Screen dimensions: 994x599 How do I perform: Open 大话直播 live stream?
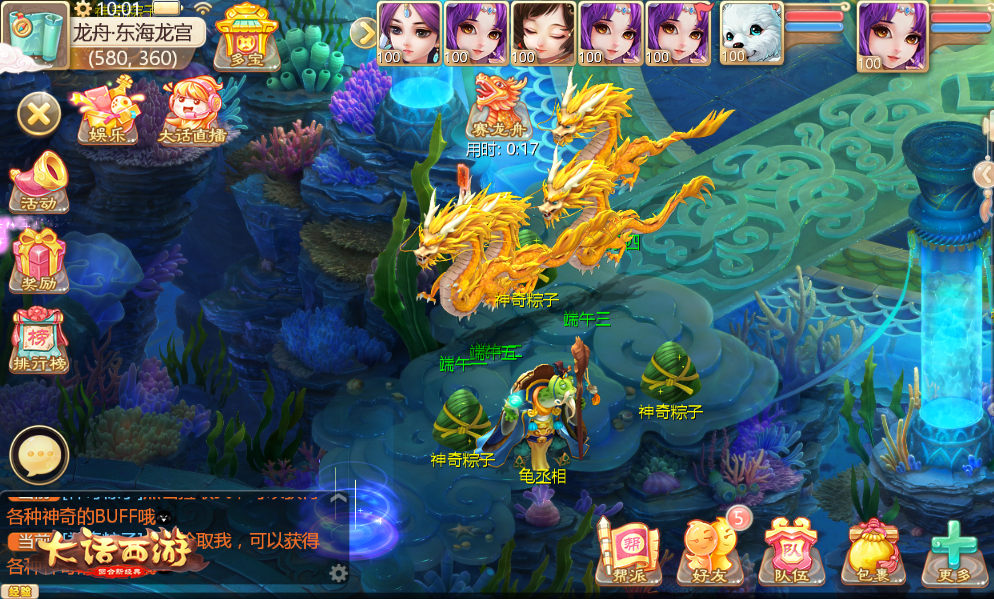[x=192, y=110]
